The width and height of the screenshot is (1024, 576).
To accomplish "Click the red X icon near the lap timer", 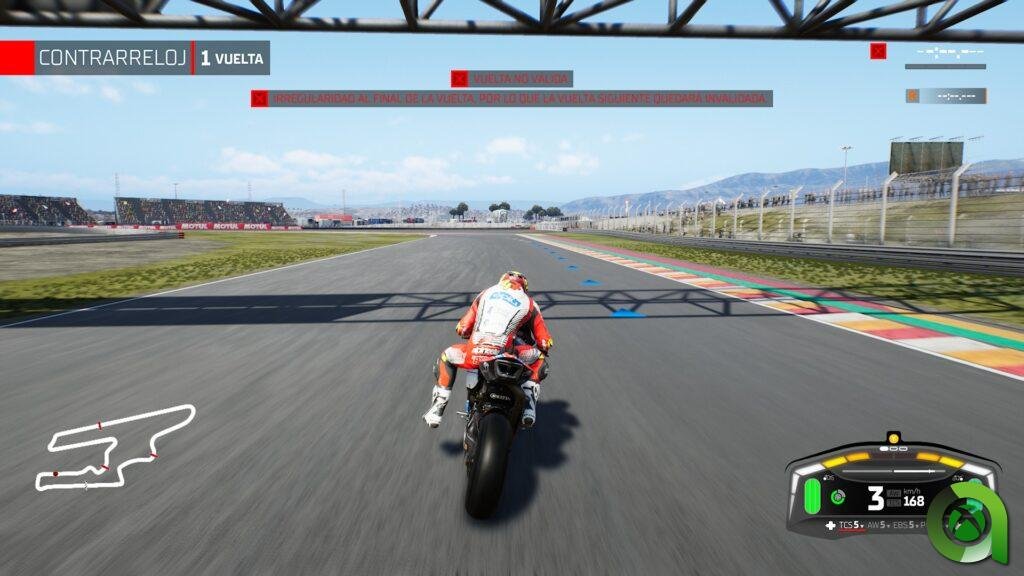I will point(878,51).
